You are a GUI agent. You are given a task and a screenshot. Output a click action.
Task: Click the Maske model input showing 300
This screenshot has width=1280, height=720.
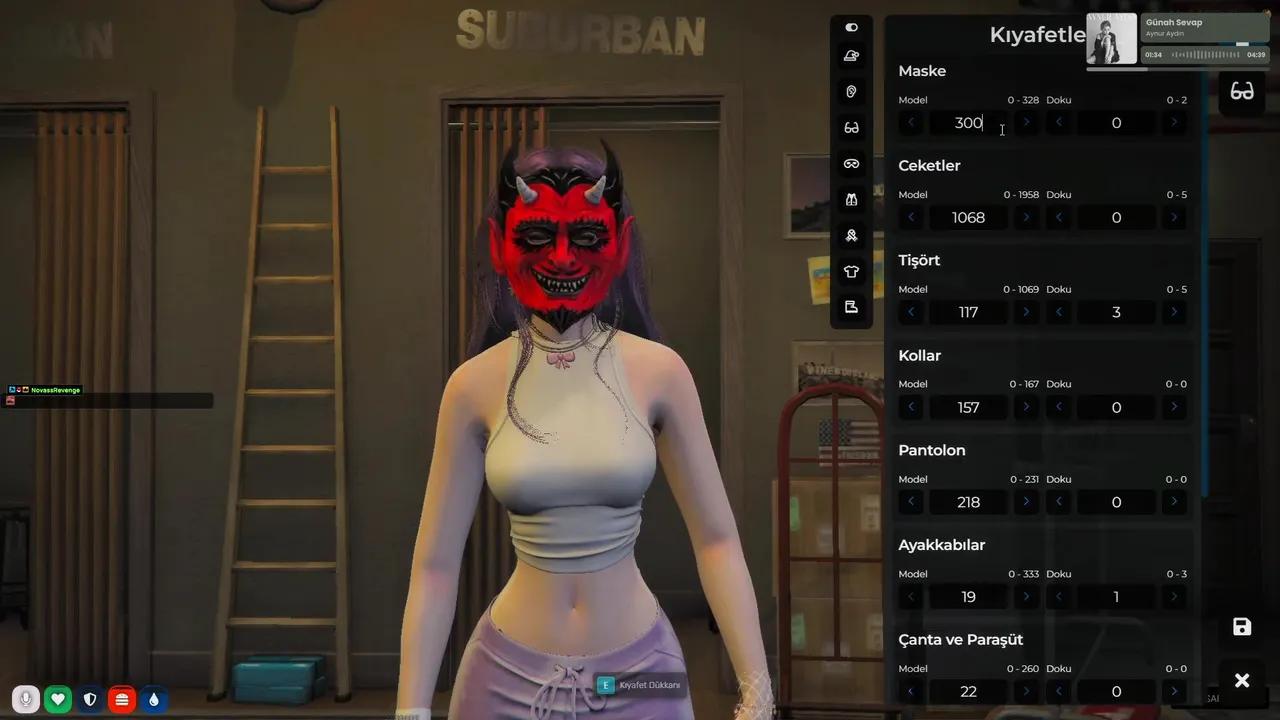point(968,122)
